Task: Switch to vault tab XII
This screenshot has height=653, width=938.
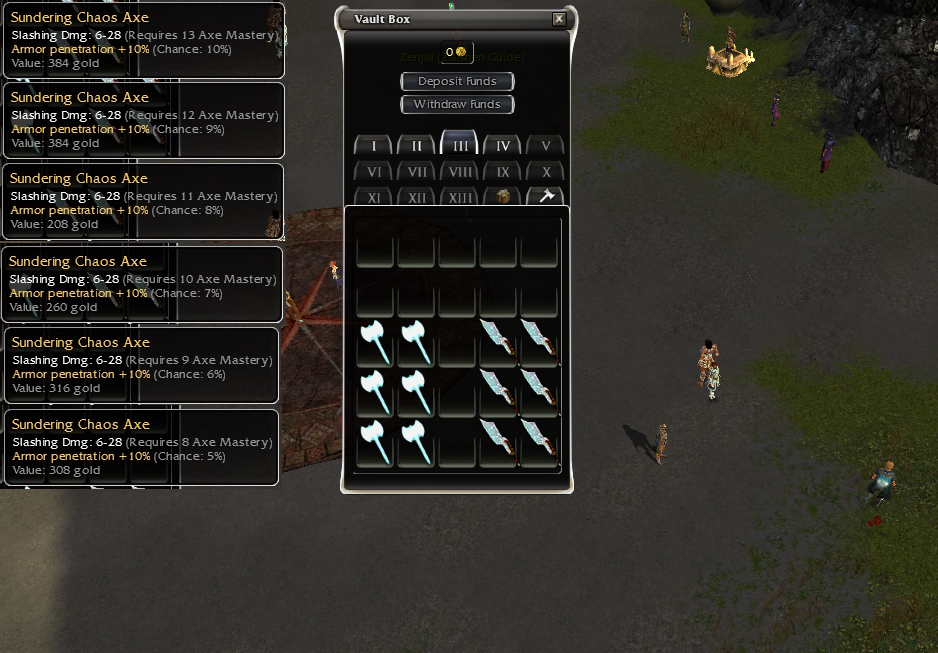Action: click(x=417, y=197)
